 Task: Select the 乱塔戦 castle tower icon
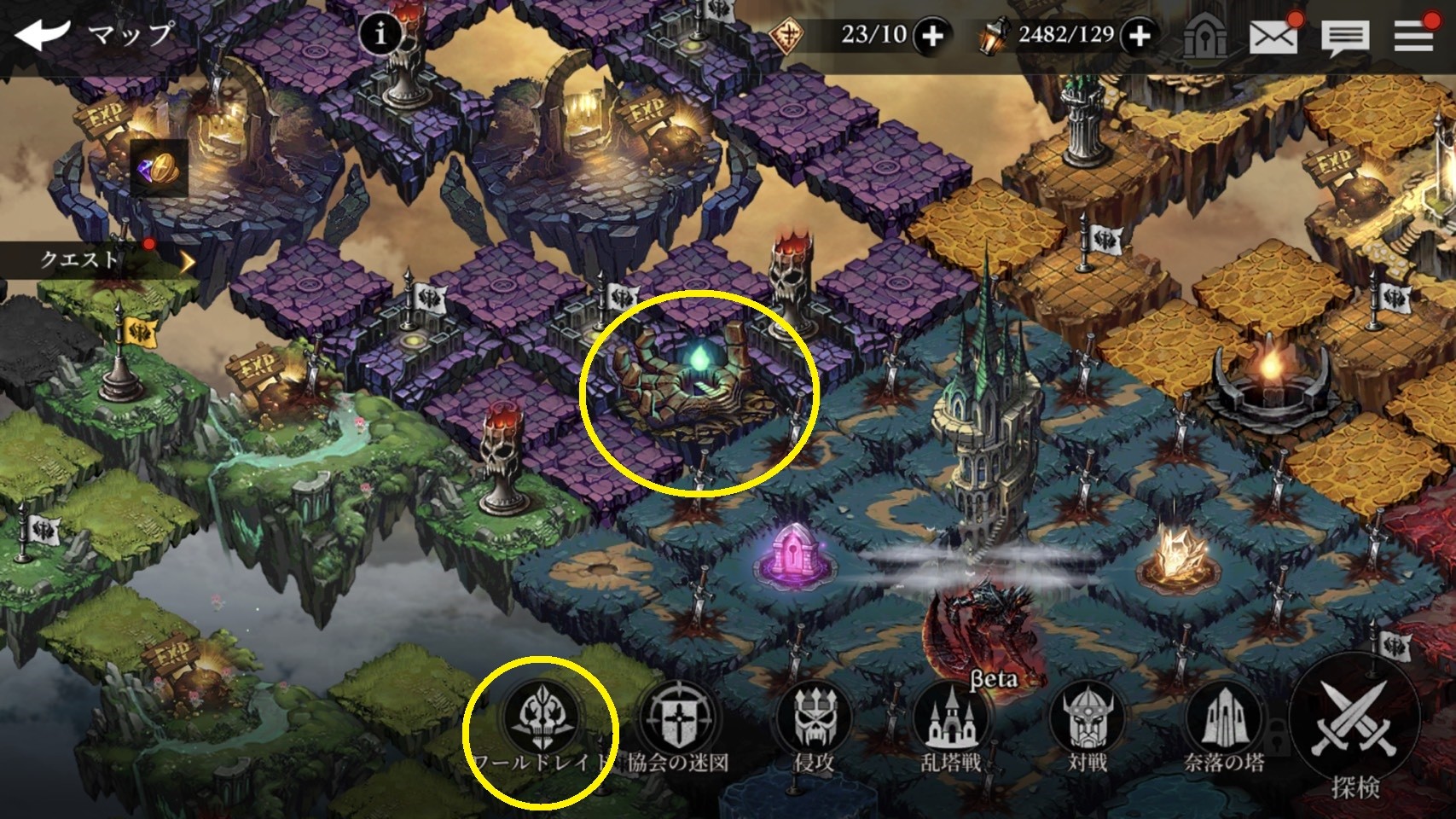(953, 717)
